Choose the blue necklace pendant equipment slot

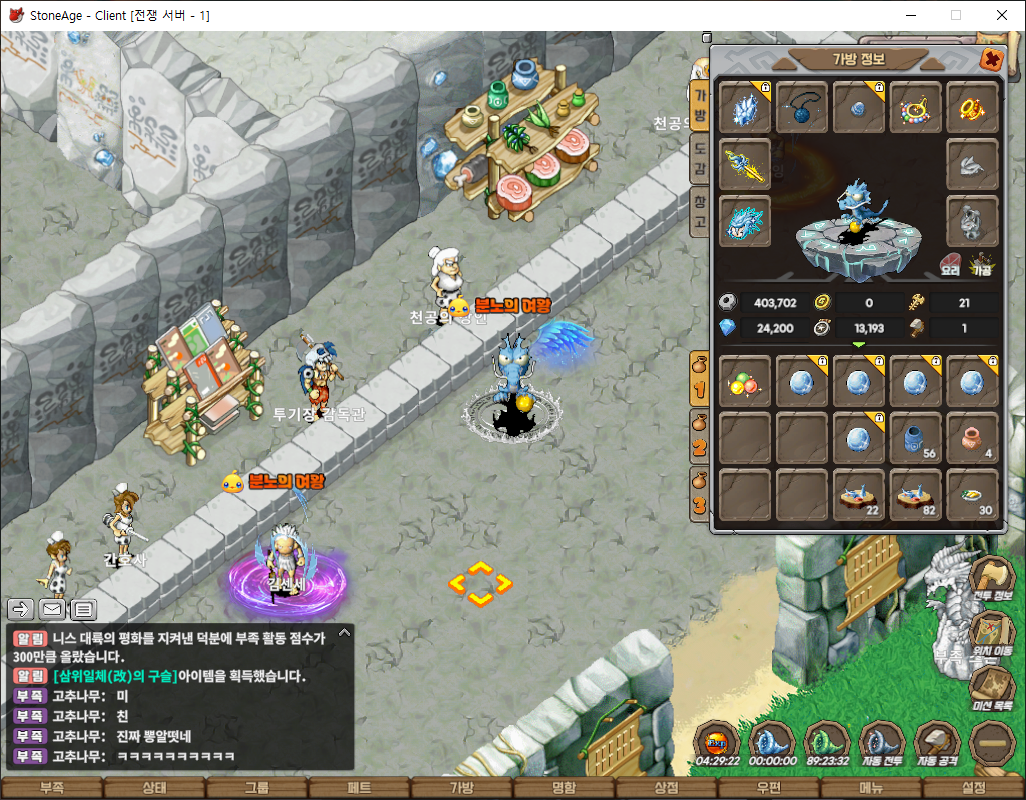(802, 108)
